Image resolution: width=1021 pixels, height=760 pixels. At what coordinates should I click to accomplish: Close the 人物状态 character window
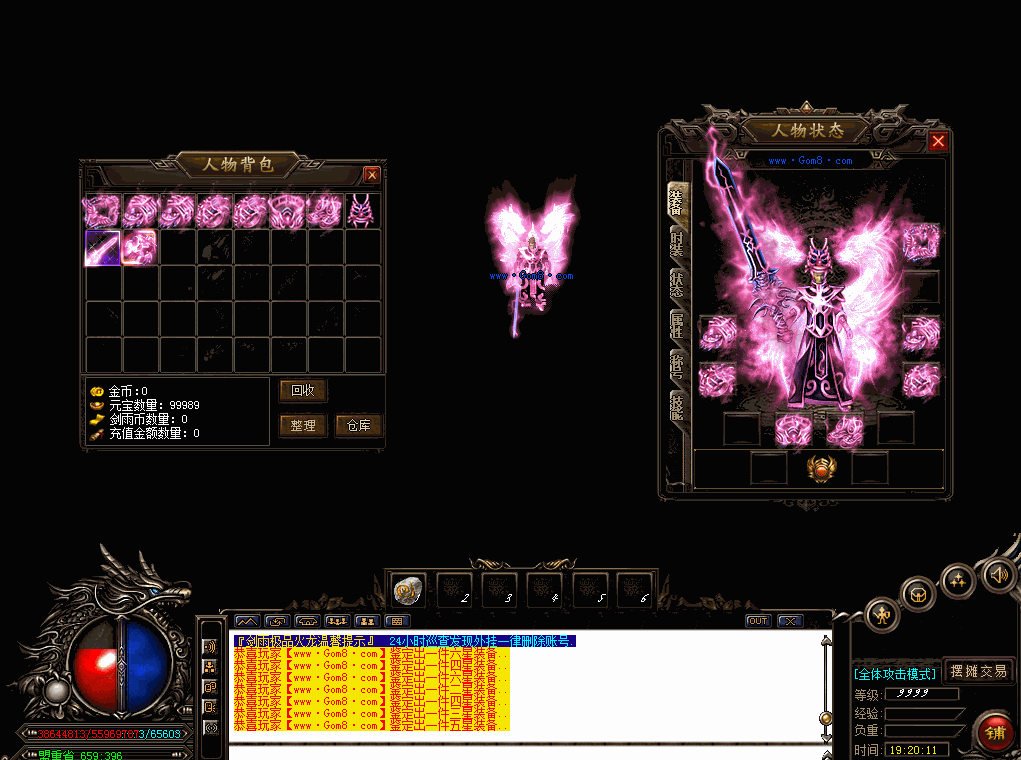937,141
